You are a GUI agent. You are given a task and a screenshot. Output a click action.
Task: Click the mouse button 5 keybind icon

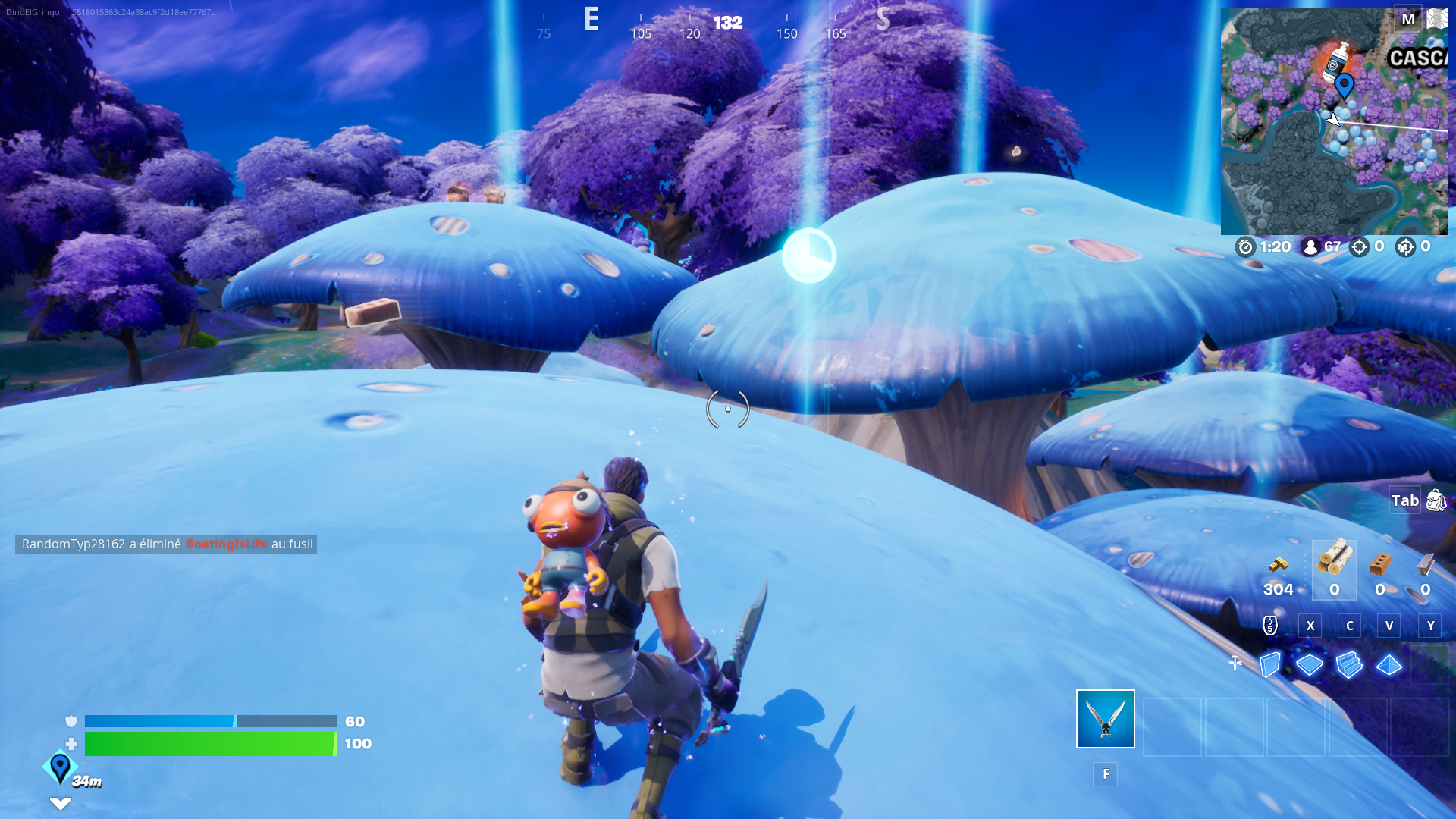tap(1270, 626)
